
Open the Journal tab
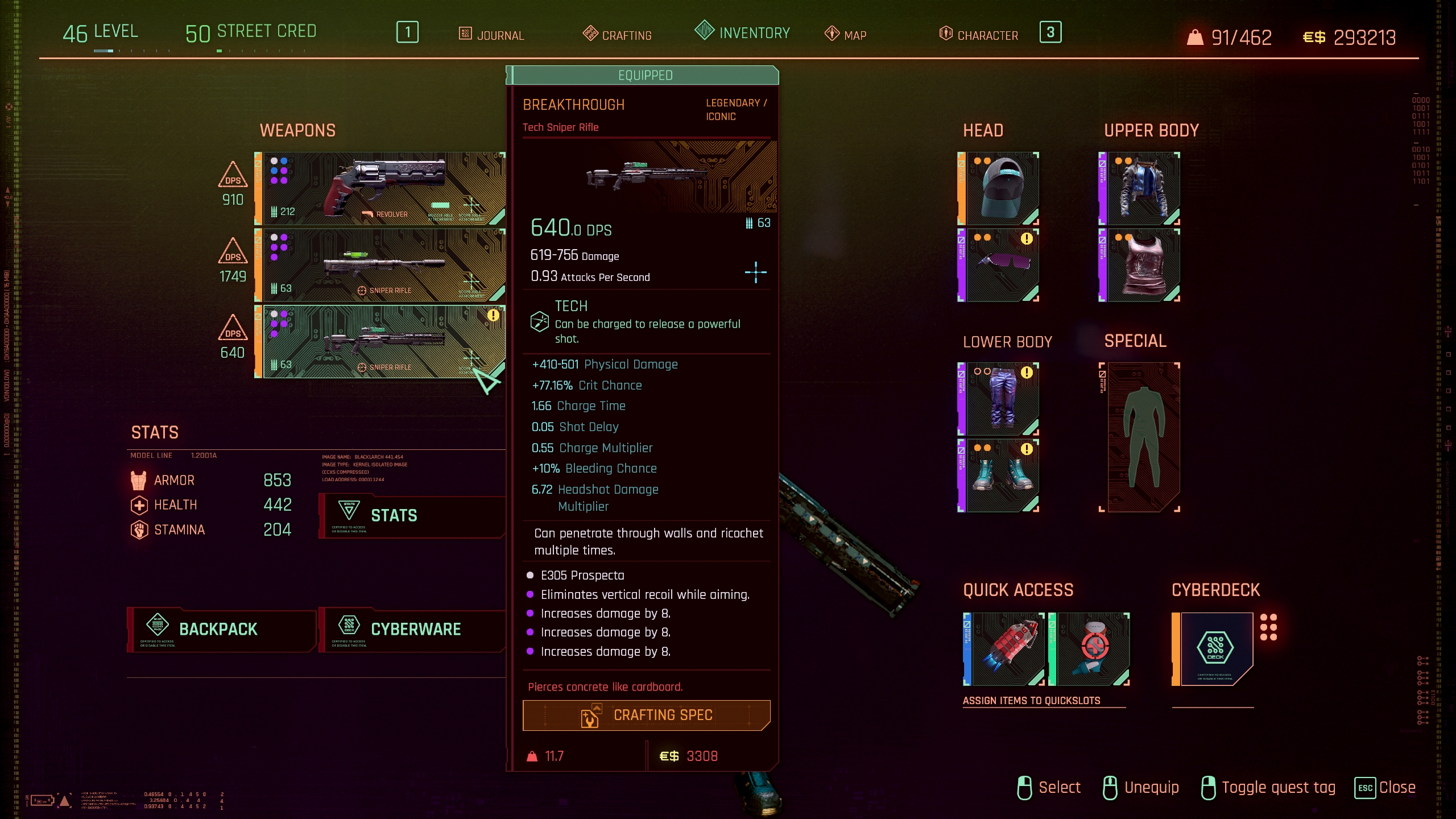(492, 35)
